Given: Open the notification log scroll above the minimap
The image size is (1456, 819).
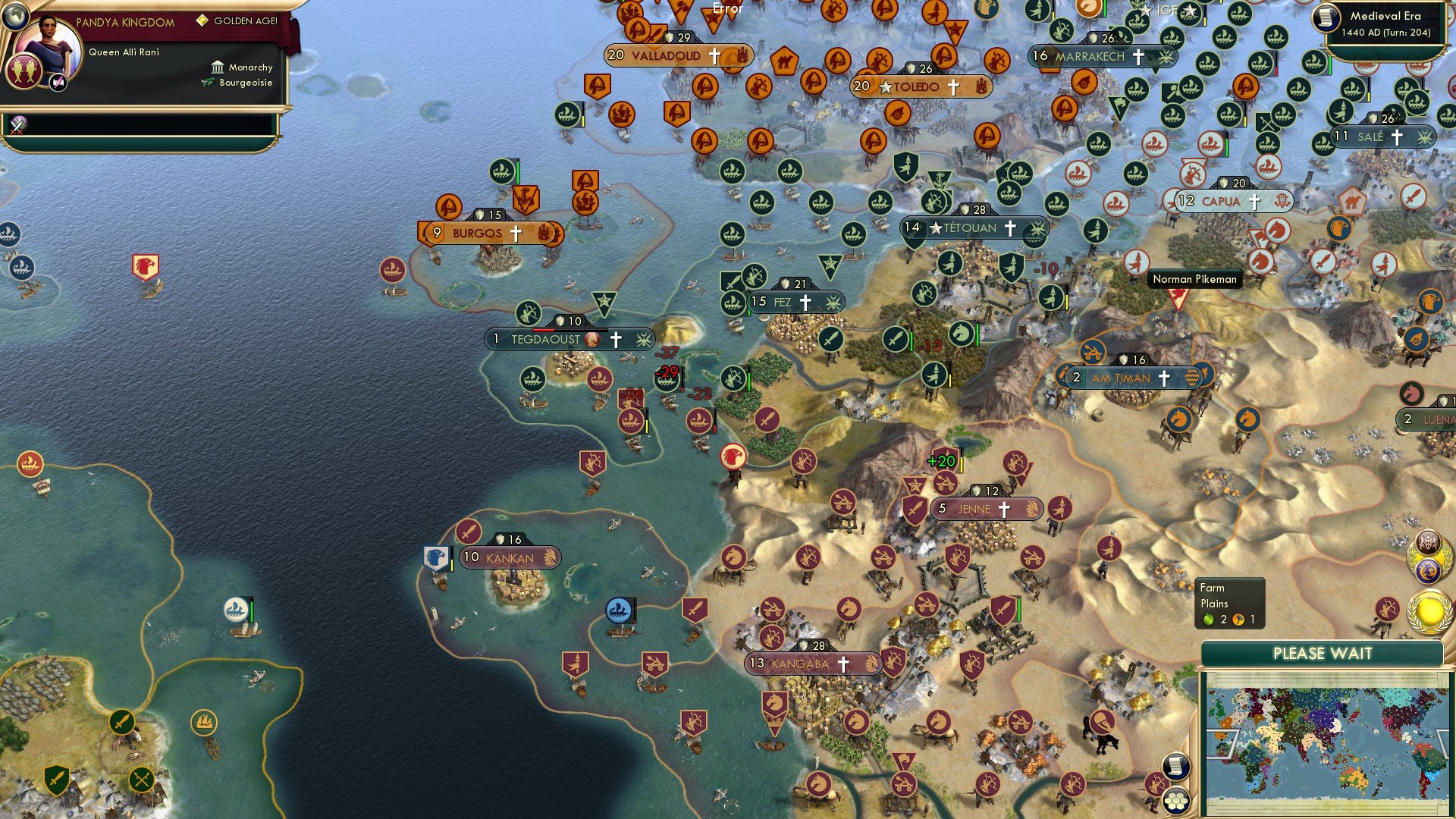Looking at the screenshot, I should (1175, 765).
